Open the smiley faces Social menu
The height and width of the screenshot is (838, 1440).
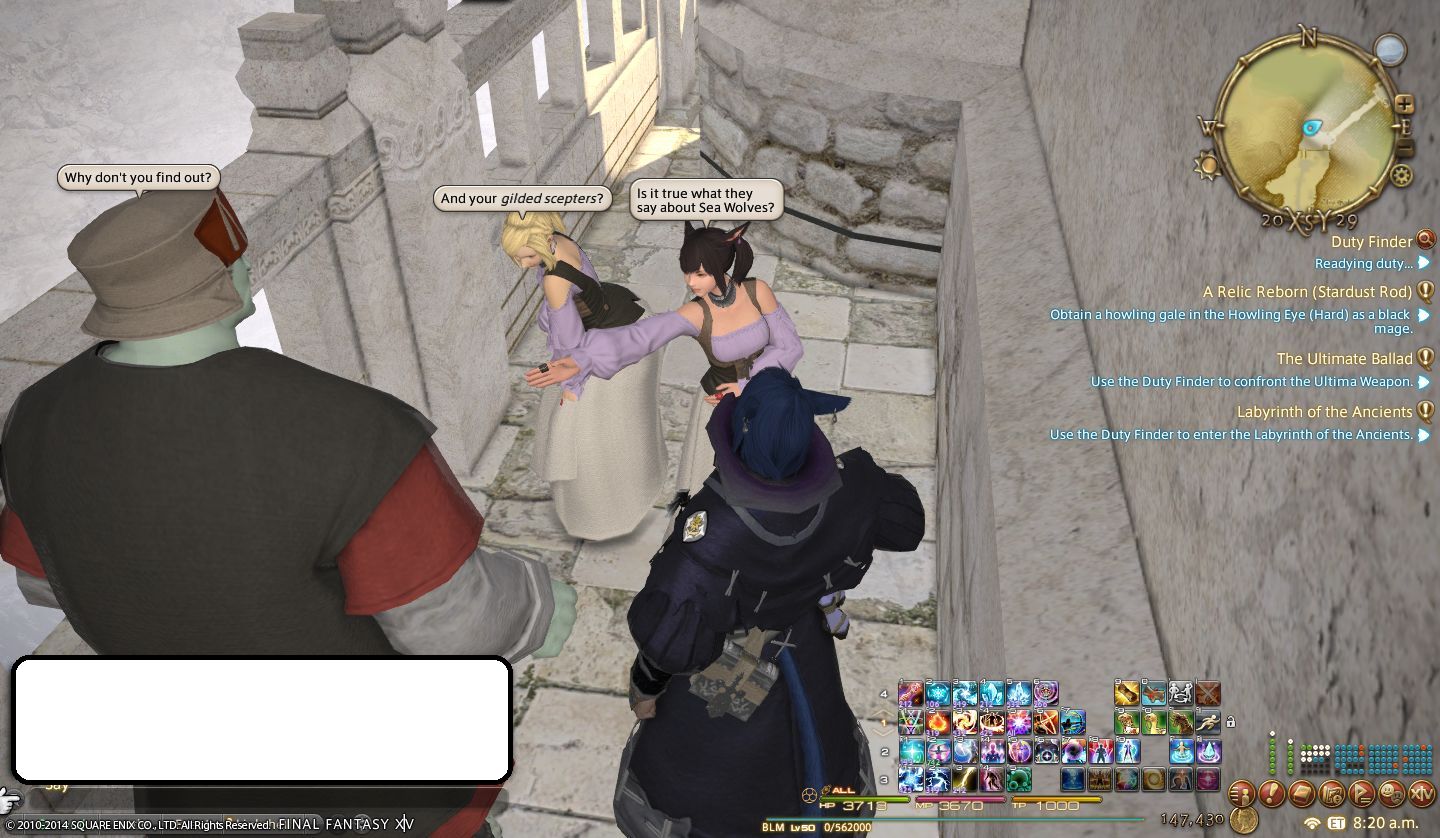tap(1392, 794)
